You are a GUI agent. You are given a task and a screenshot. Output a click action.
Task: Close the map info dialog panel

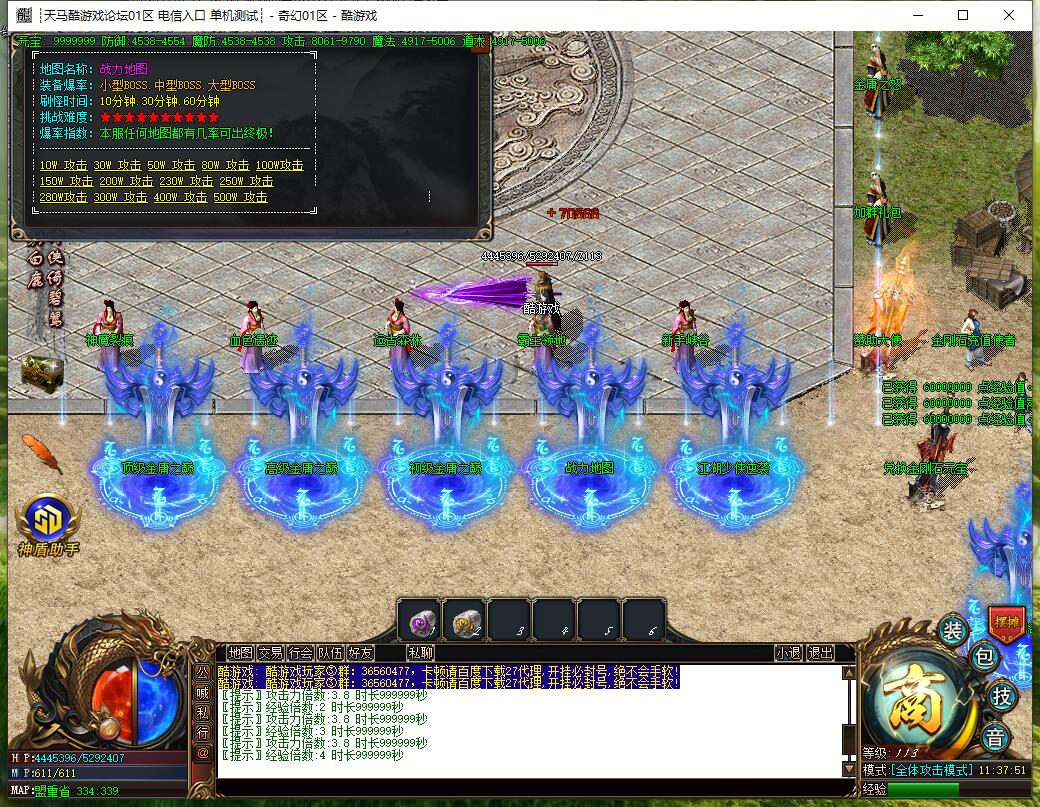(x=480, y=44)
